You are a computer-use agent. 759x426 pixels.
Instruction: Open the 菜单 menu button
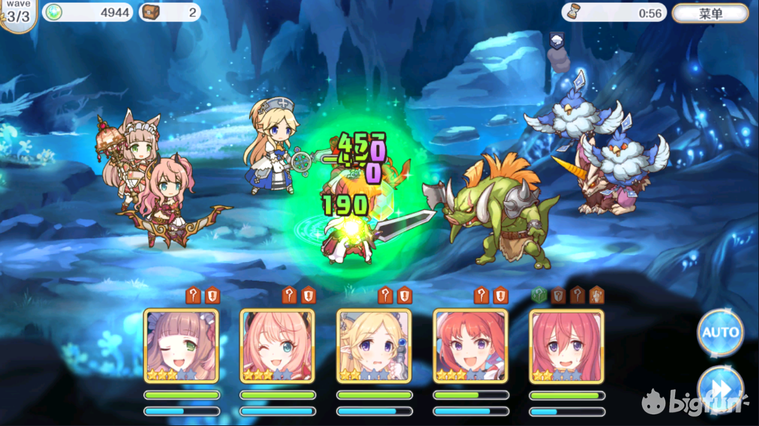pos(710,14)
